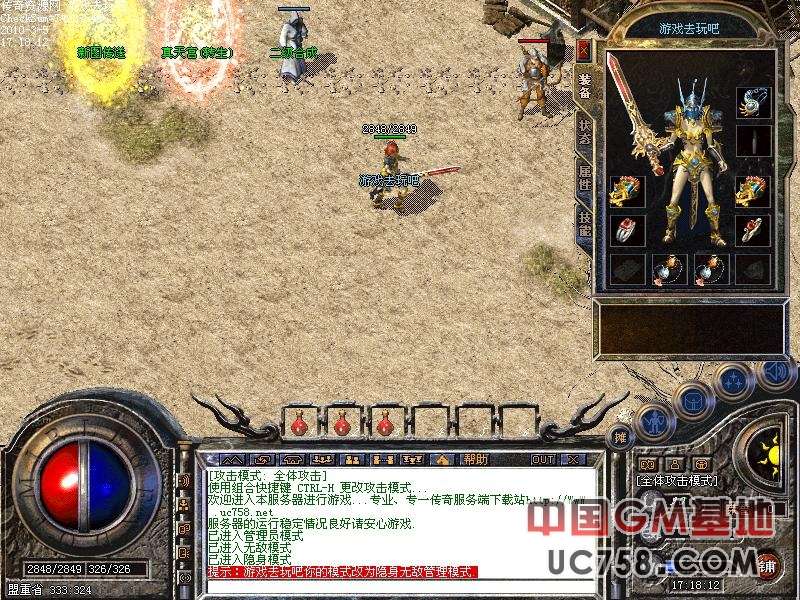Open the 铺 shop button
This screenshot has height=600, width=800.
pyautogui.click(x=768, y=563)
